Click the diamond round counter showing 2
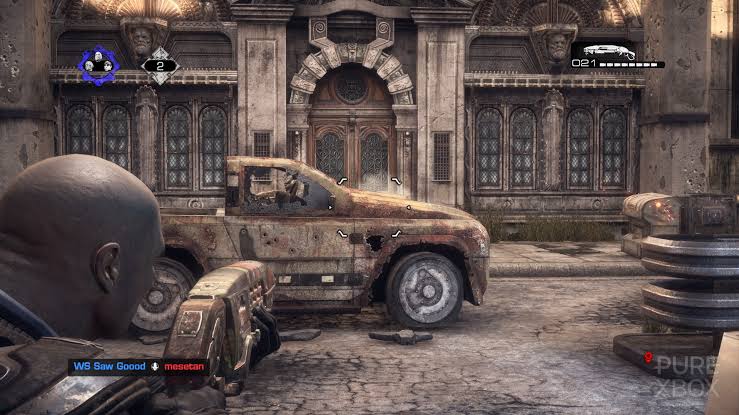Screen dimensions: 739x415 159,66
